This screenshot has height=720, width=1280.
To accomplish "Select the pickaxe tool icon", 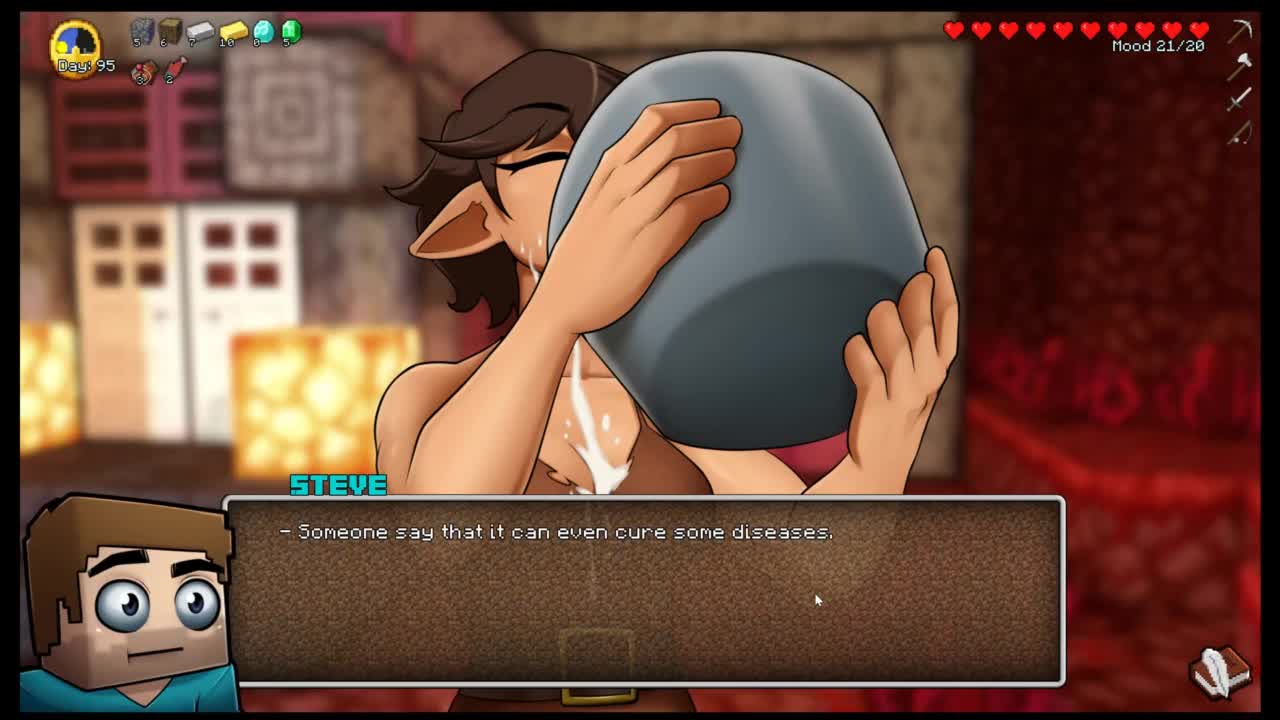I will [x=1241, y=30].
